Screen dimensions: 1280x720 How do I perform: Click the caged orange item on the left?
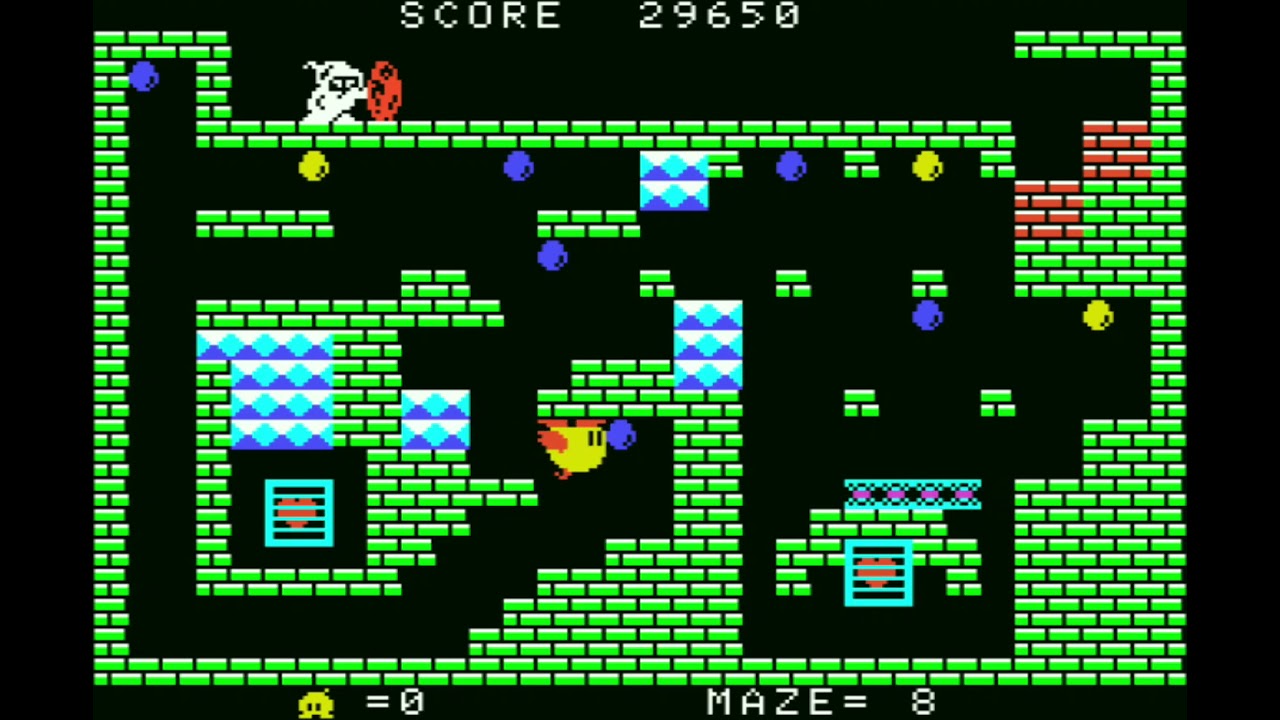click(298, 513)
